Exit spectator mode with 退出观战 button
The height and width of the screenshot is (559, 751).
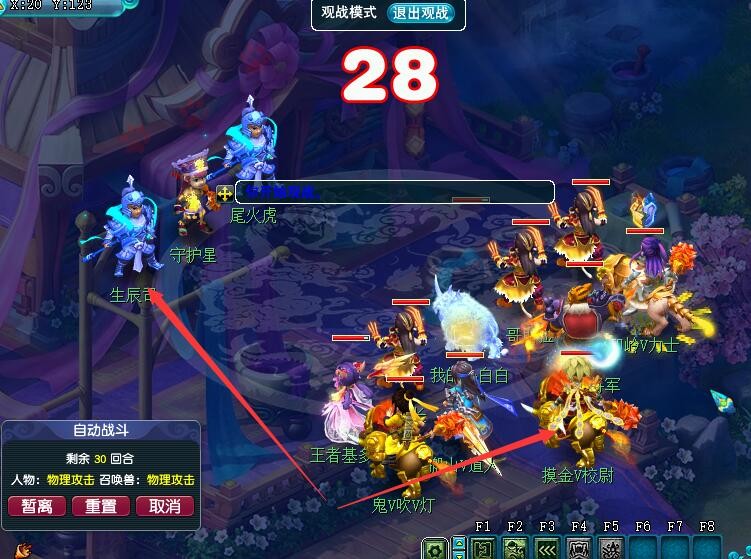point(420,13)
